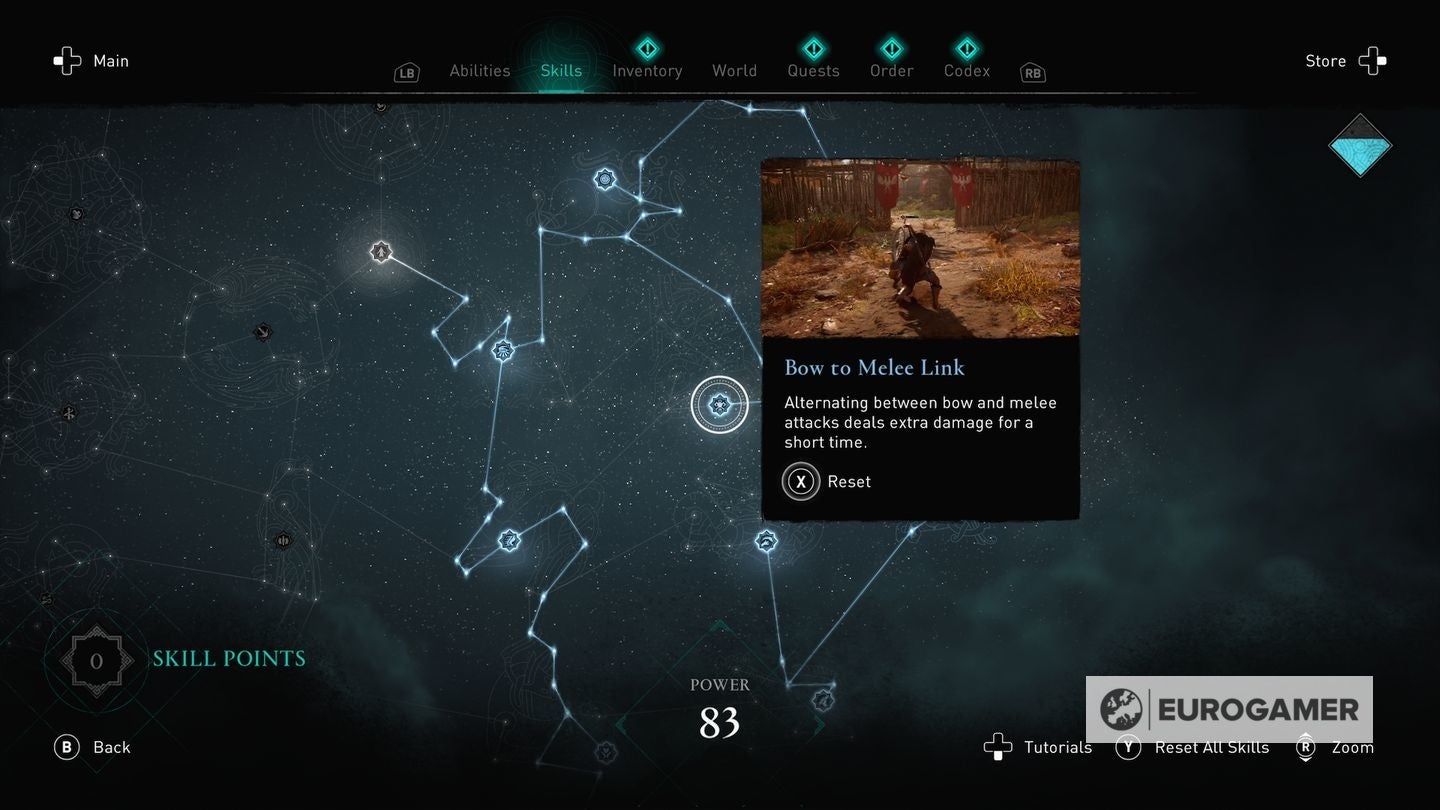Click the skill node in the lower center cluster
1440x810 pixels.
coord(509,540)
